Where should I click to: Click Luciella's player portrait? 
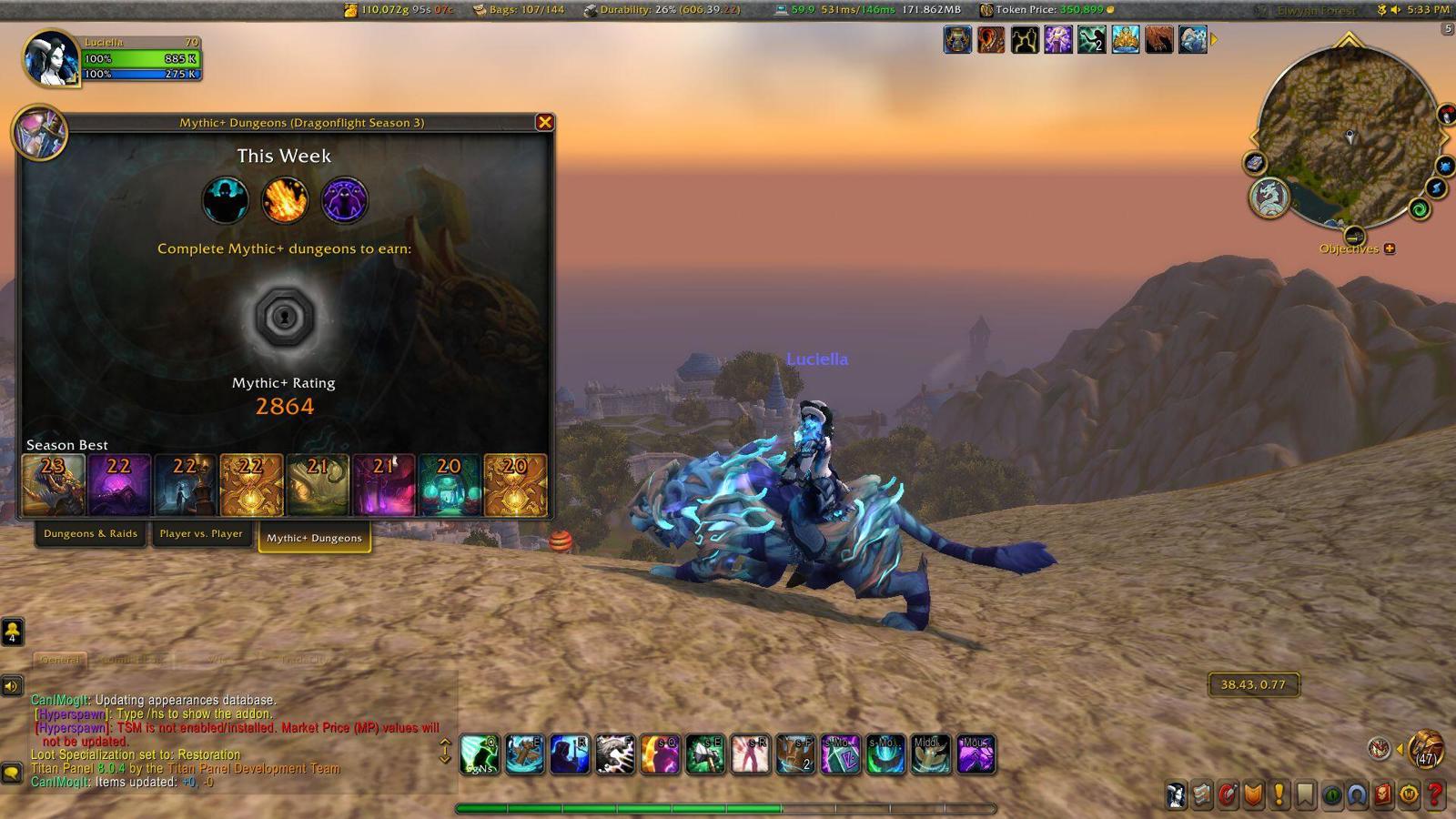click(x=51, y=59)
